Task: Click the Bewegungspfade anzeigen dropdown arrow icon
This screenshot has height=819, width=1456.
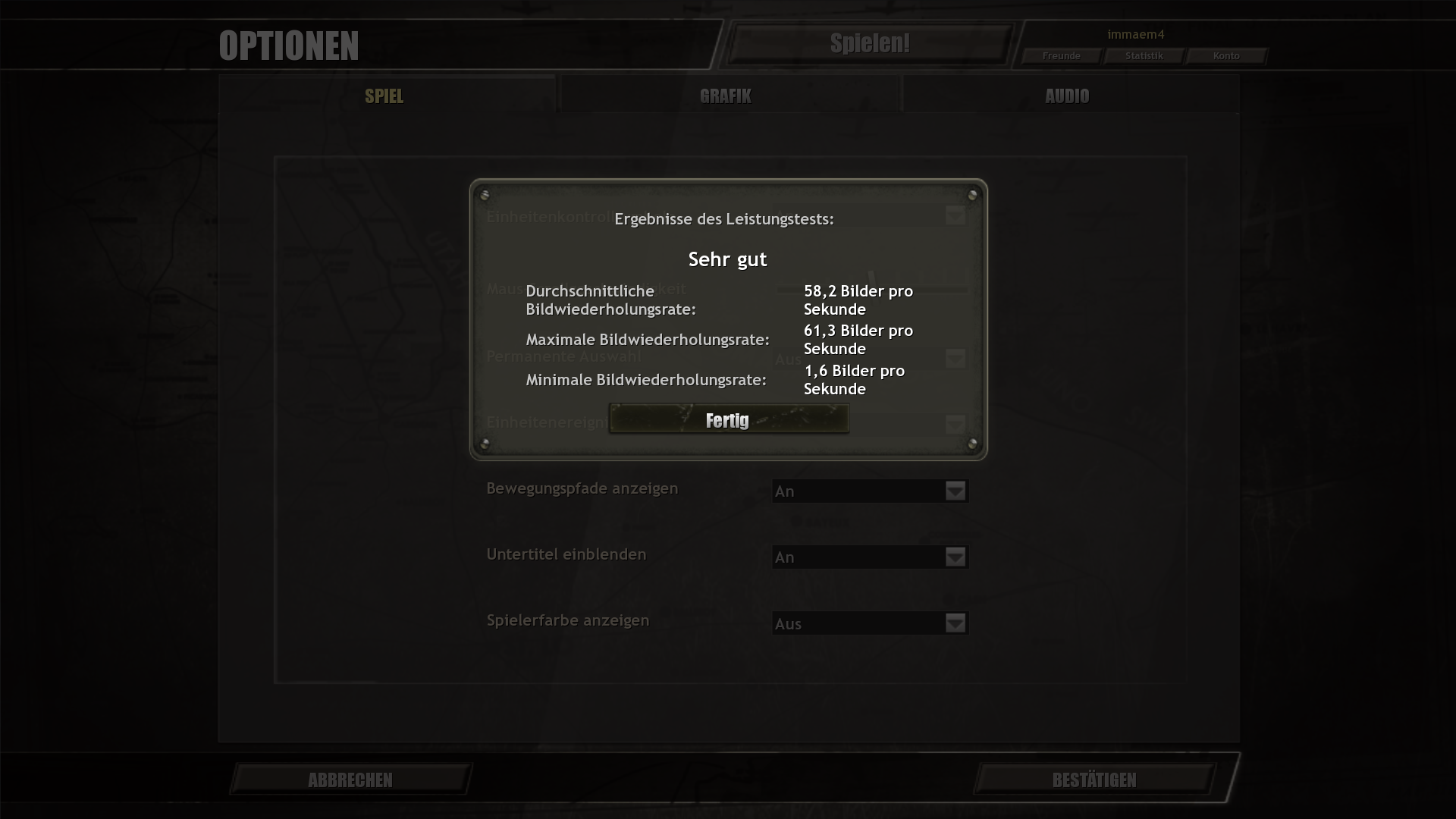Action: pyautogui.click(x=955, y=491)
